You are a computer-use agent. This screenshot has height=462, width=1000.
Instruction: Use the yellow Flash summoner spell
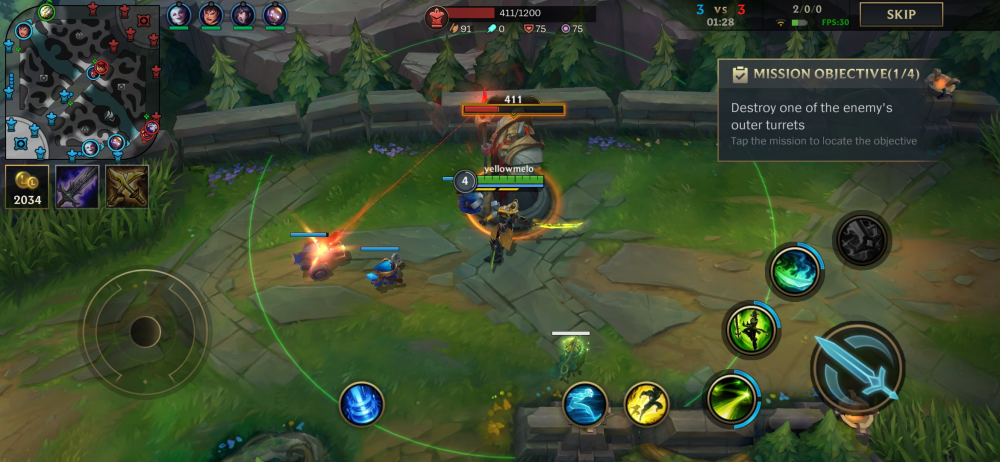click(647, 403)
